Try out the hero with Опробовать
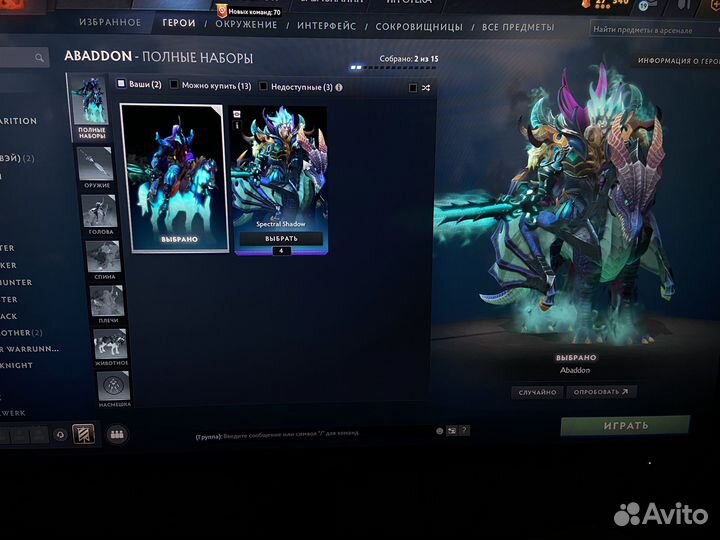 601,393
